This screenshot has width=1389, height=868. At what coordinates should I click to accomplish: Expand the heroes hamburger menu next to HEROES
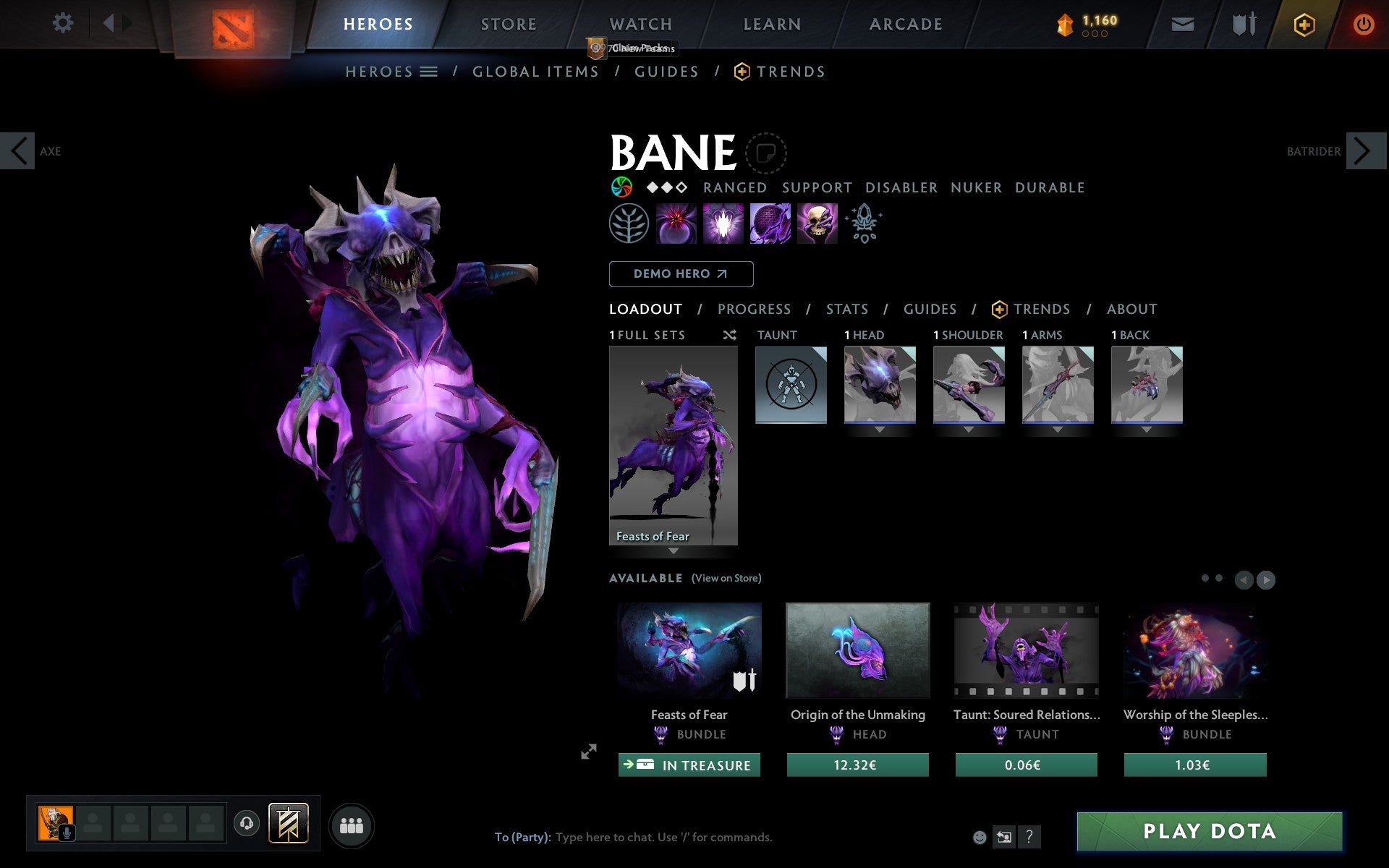click(429, 72)
